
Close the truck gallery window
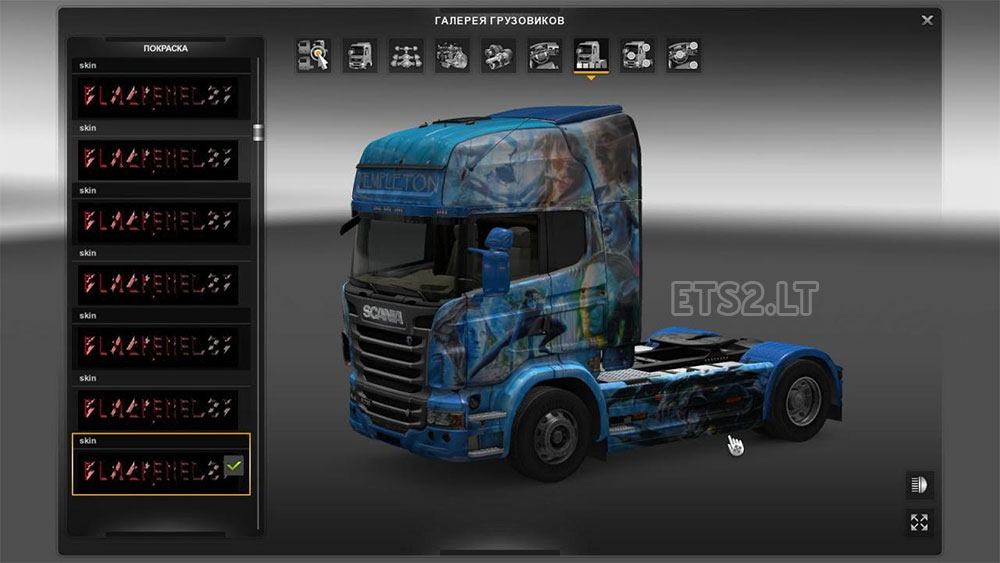(927, 20)
